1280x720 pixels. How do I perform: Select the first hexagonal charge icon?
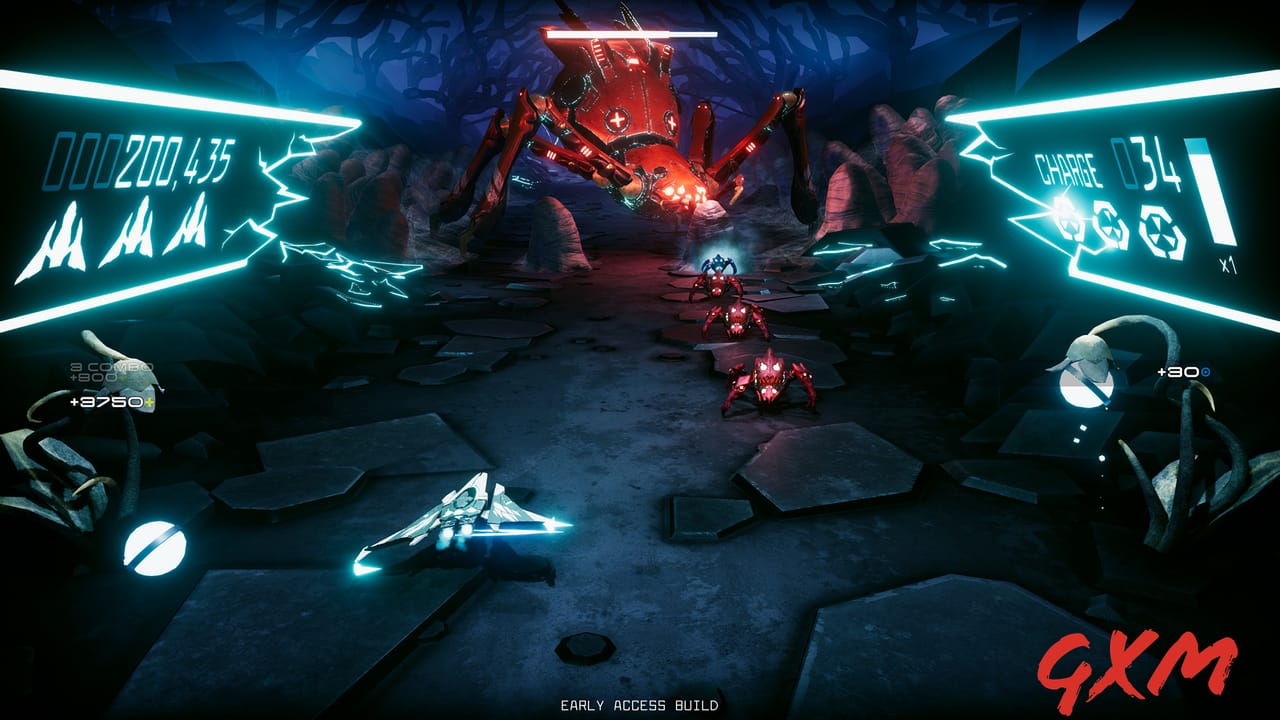click(1067, 222)
